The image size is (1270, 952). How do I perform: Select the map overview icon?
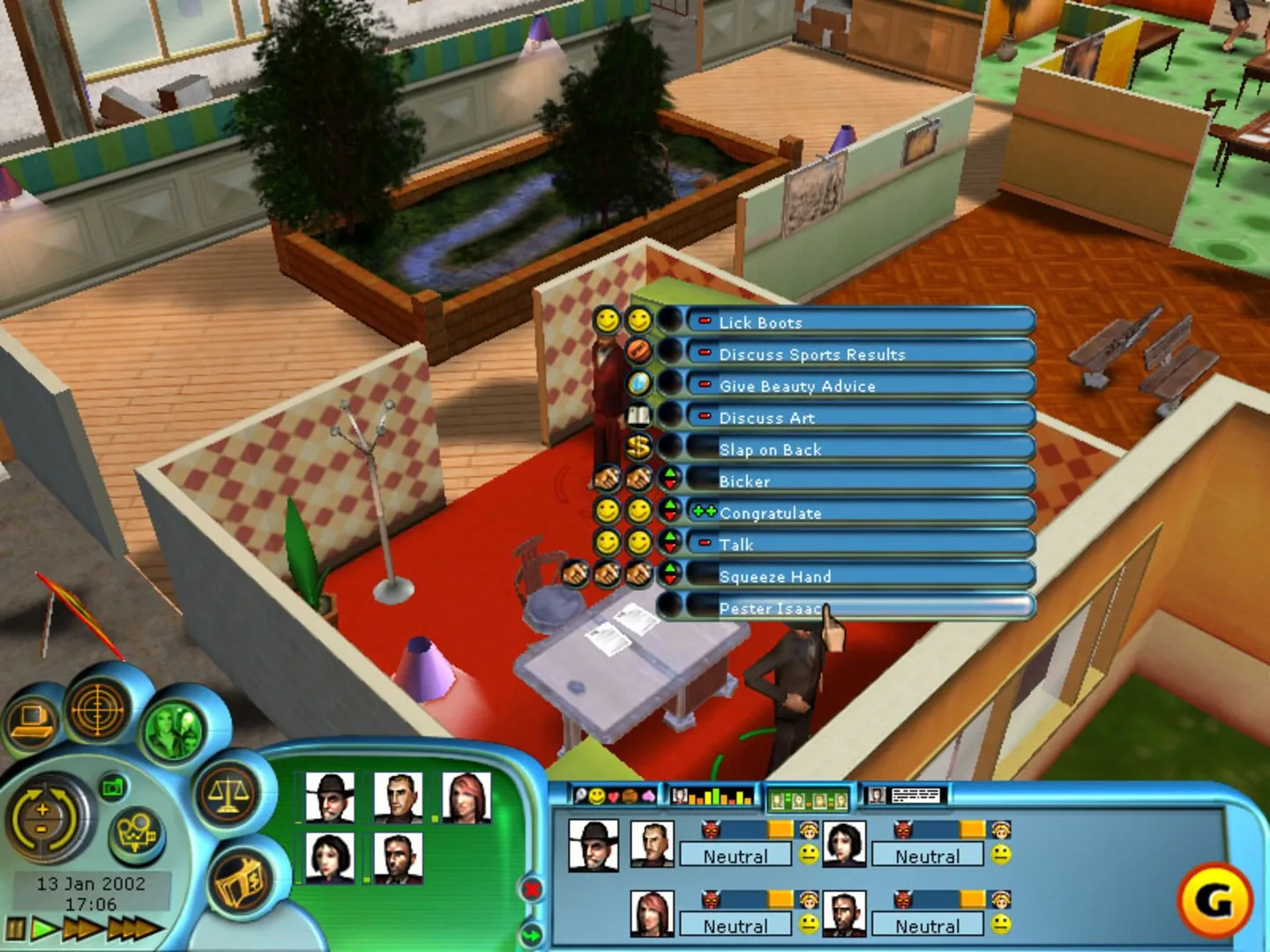(x=134, y=829)
